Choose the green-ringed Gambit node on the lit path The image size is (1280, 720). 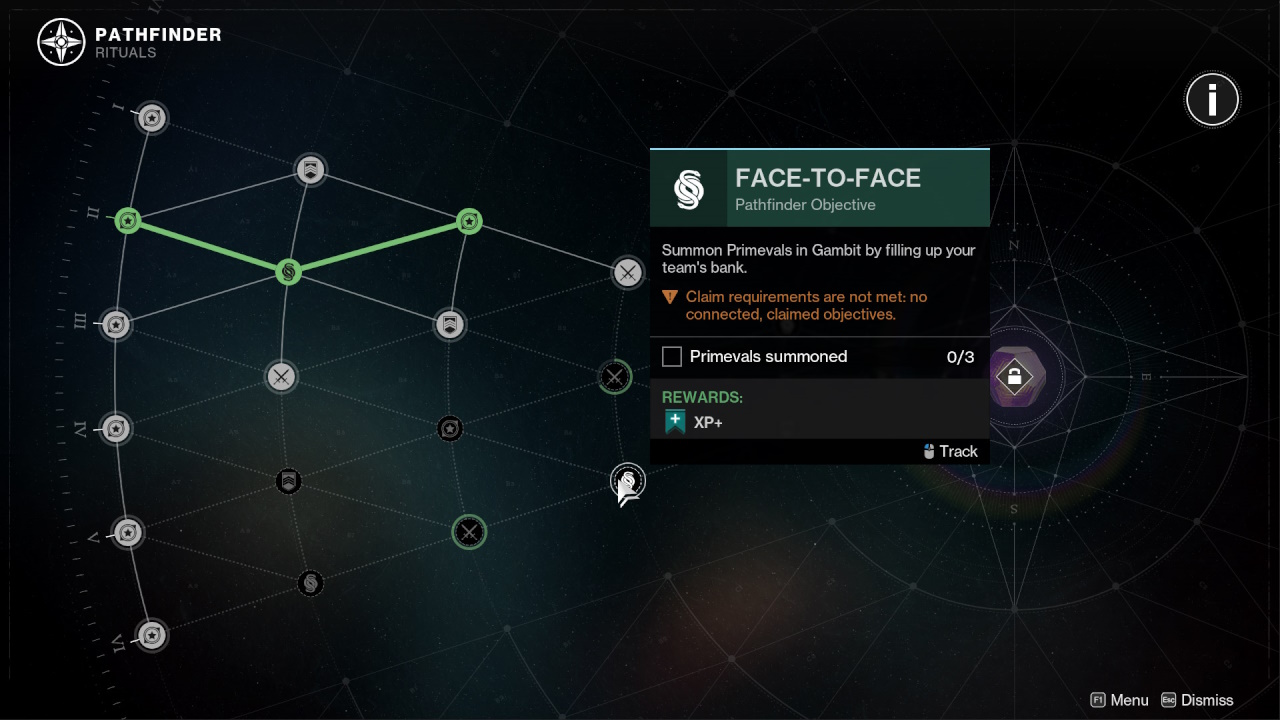pos(288,271)
